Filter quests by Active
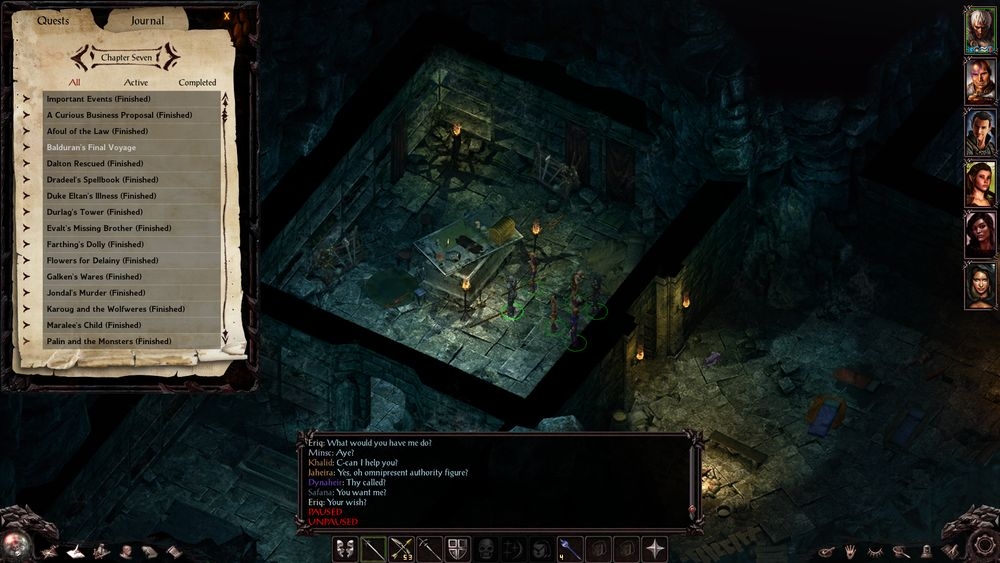Screen dimensions: 1000x563 click(x=136, y=82)
